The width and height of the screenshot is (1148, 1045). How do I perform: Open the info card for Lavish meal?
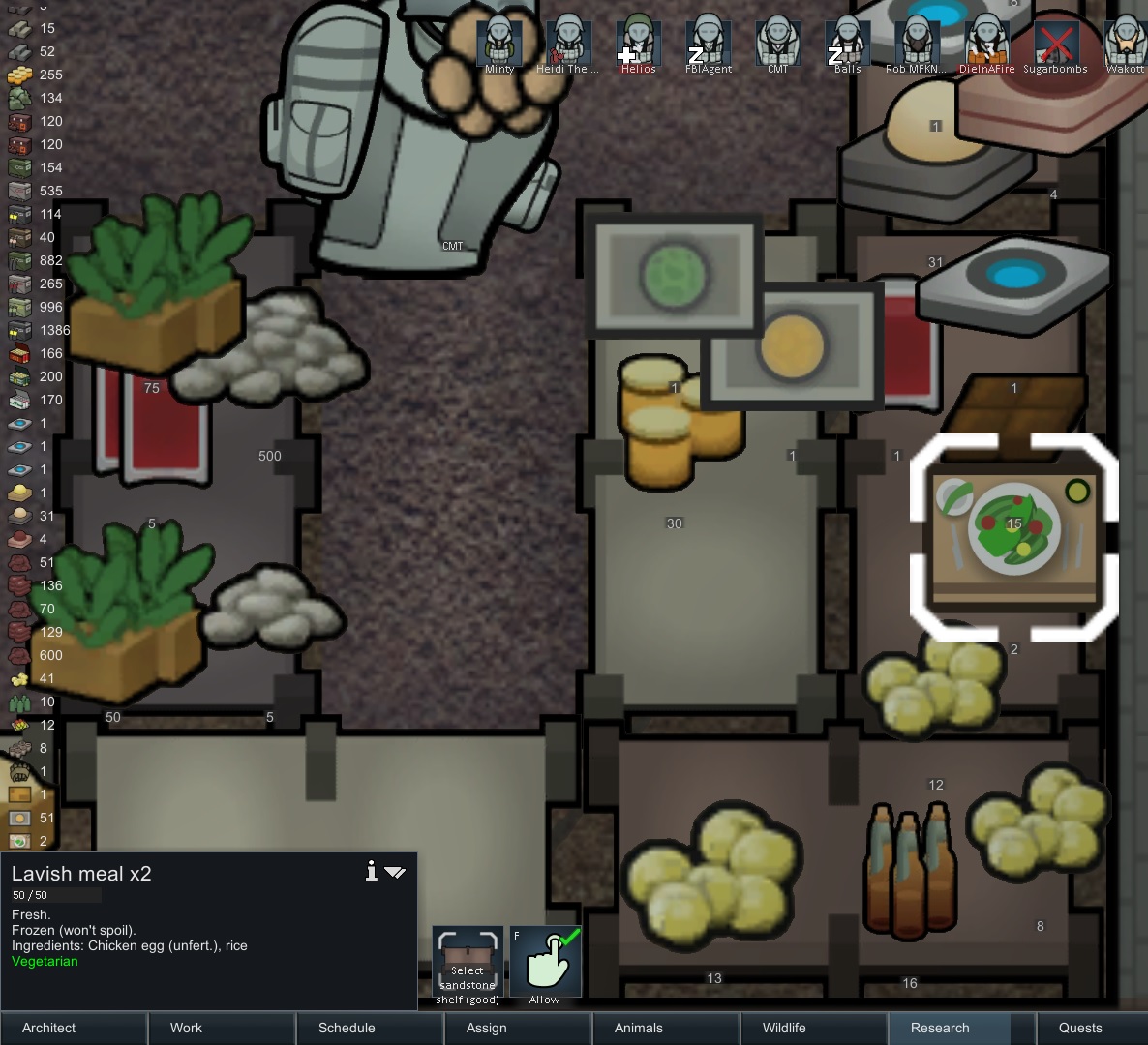(371, 872)
